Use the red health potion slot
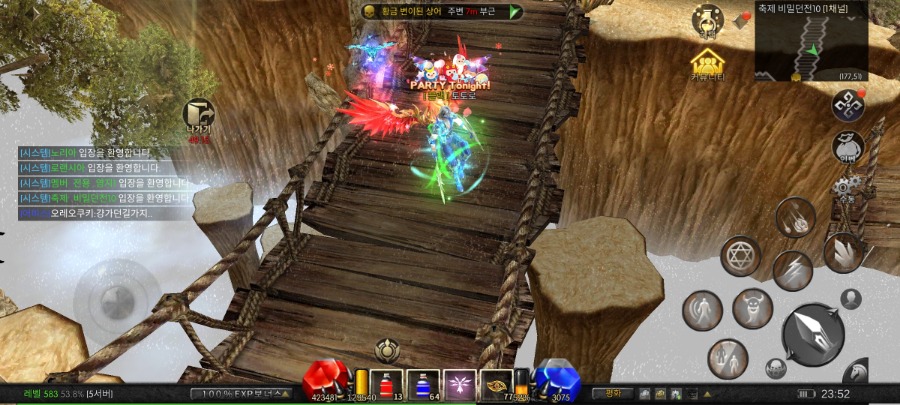The width and height of the screenshot is (900, 405). tap(386, 384)
